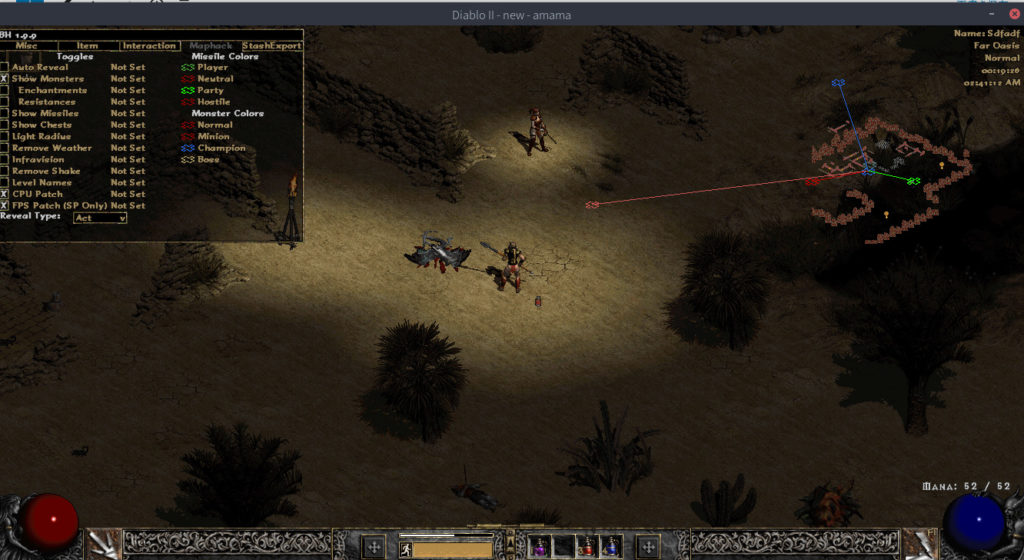This screenshot has width=1024, height=560.
Task: Switch to the Misc tab
Action: [x=27, y=46]
